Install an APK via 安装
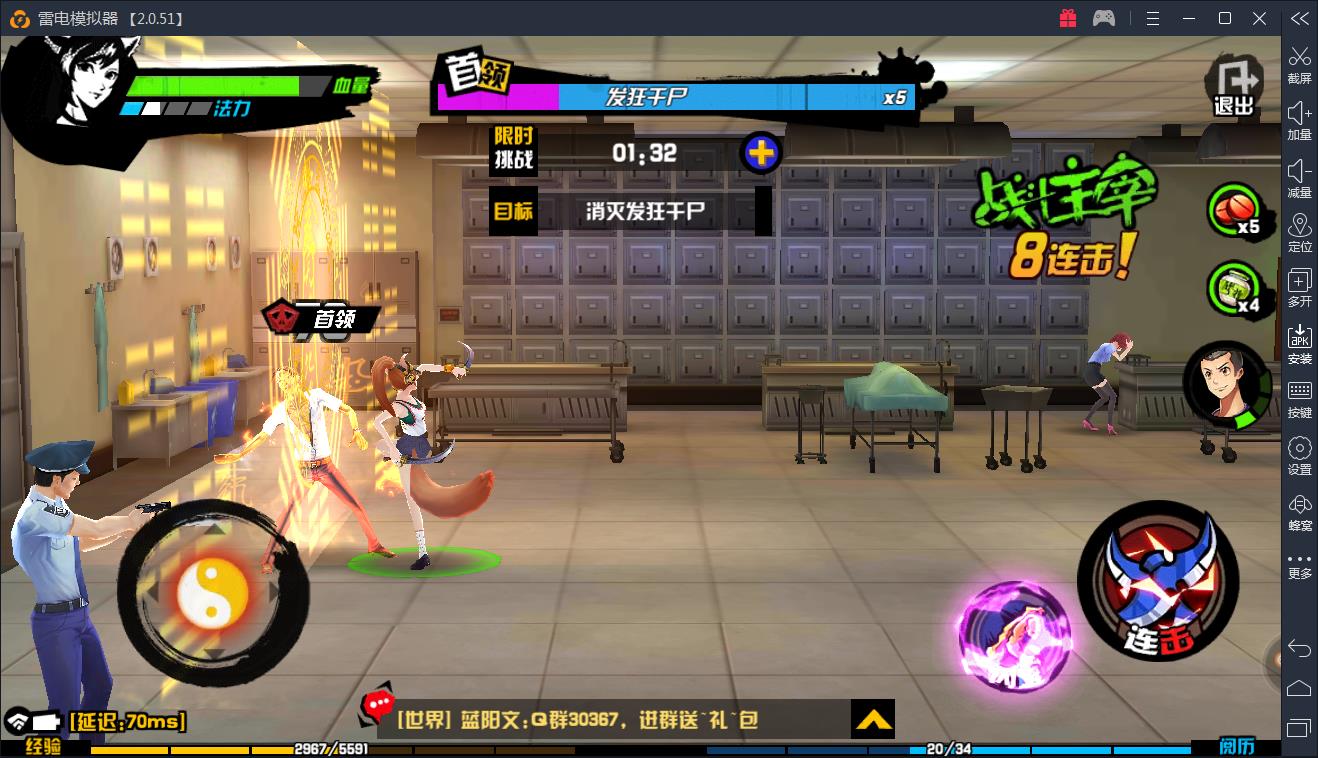 tap(1299, 343)
